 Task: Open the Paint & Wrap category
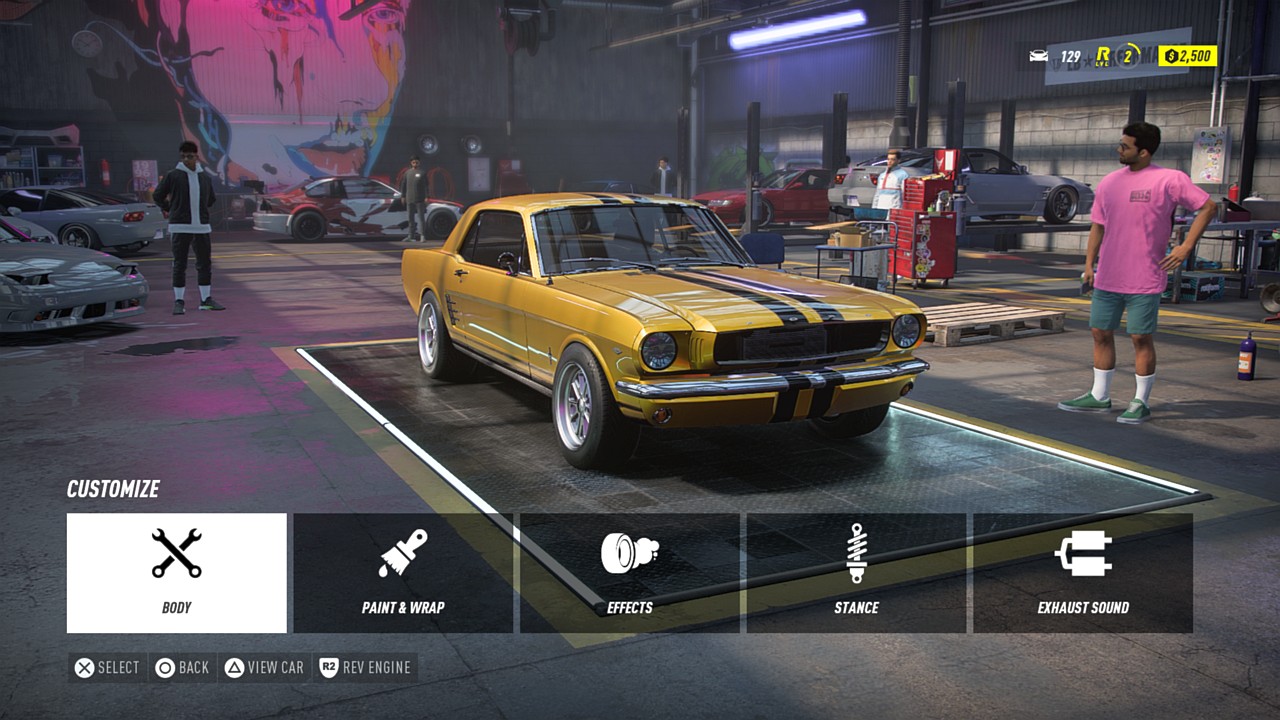point(403,573)
